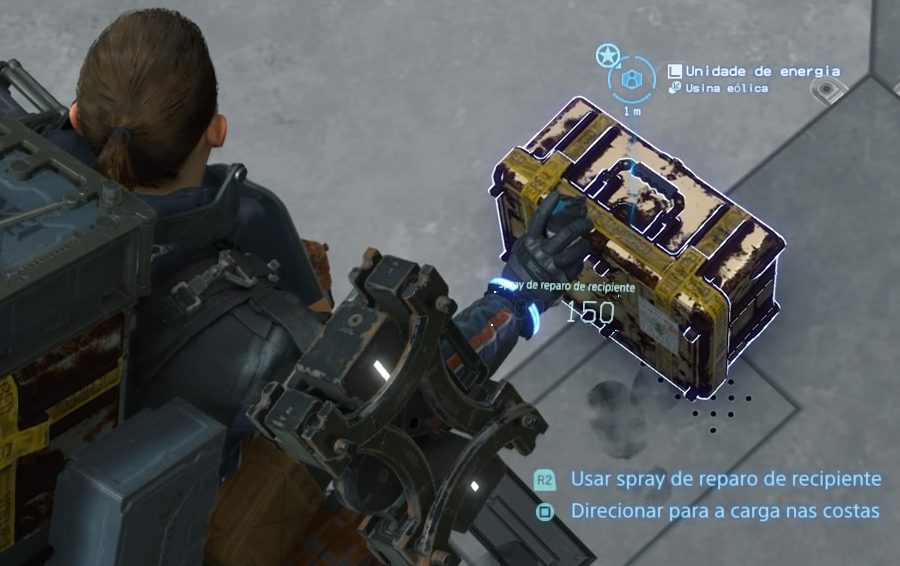The image size is (900, 566).
Task: Choose "Direcionar para a carga nas costas"
Action: coord(724,511)
